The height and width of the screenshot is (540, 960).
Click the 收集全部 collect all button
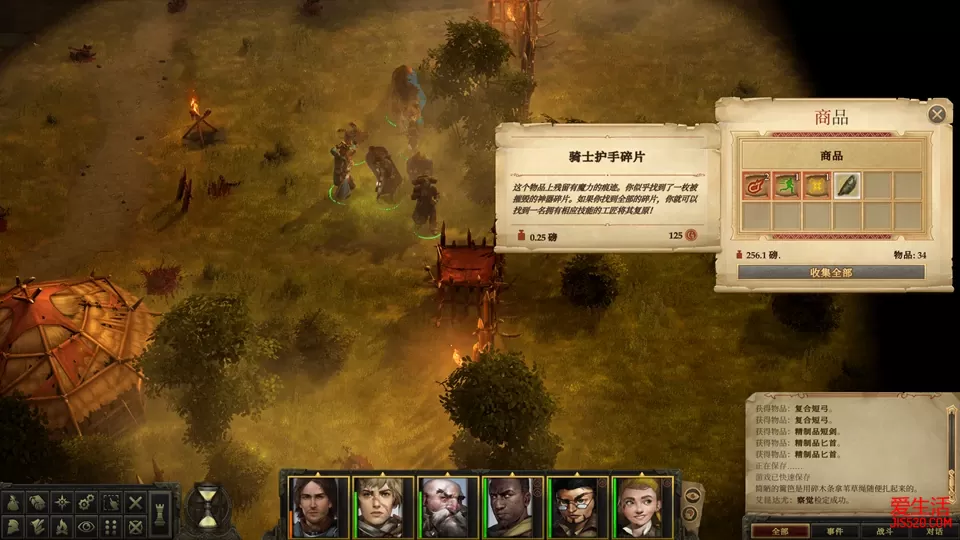pos(831,272)
